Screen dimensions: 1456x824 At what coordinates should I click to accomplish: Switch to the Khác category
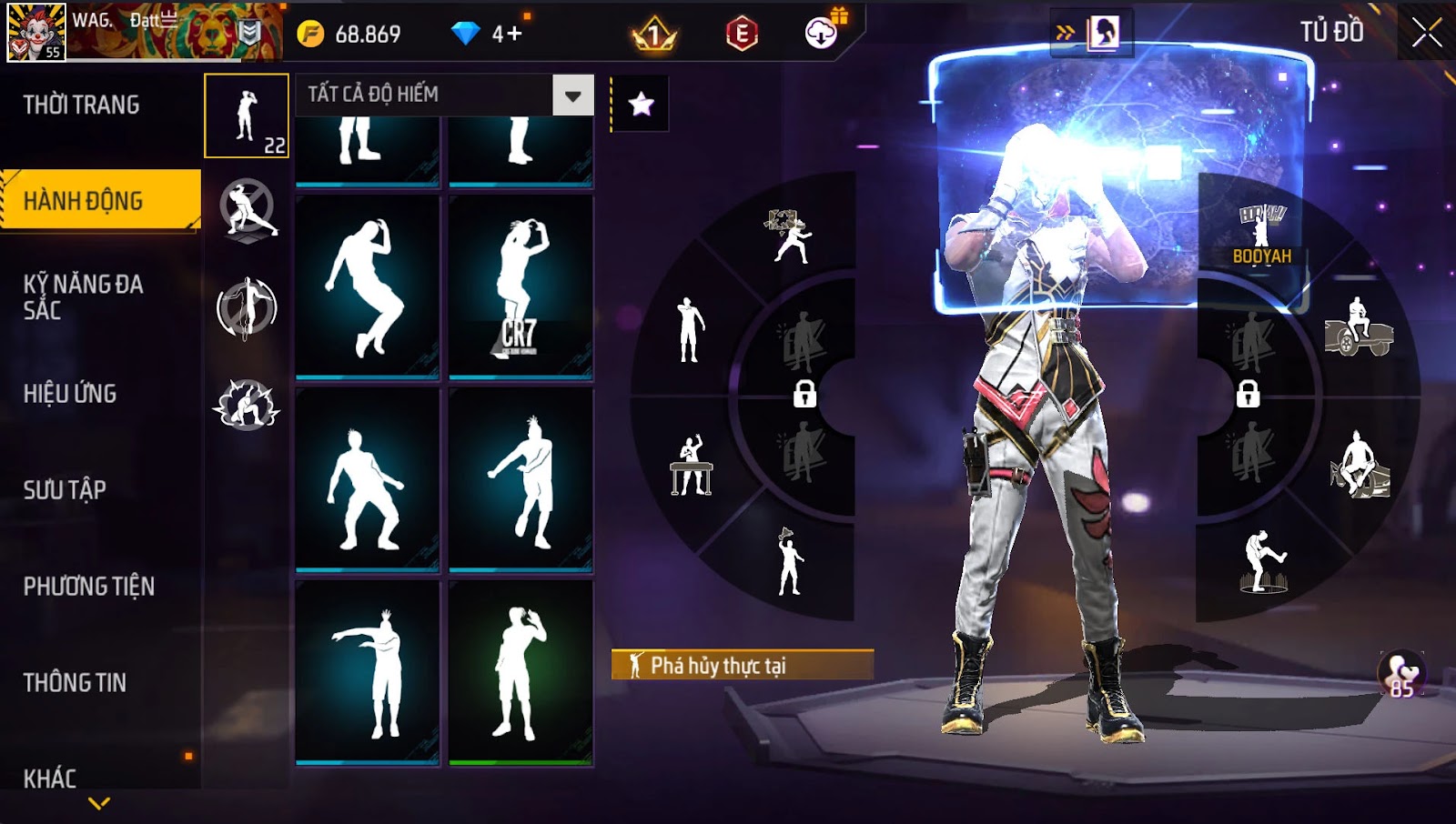50,778
